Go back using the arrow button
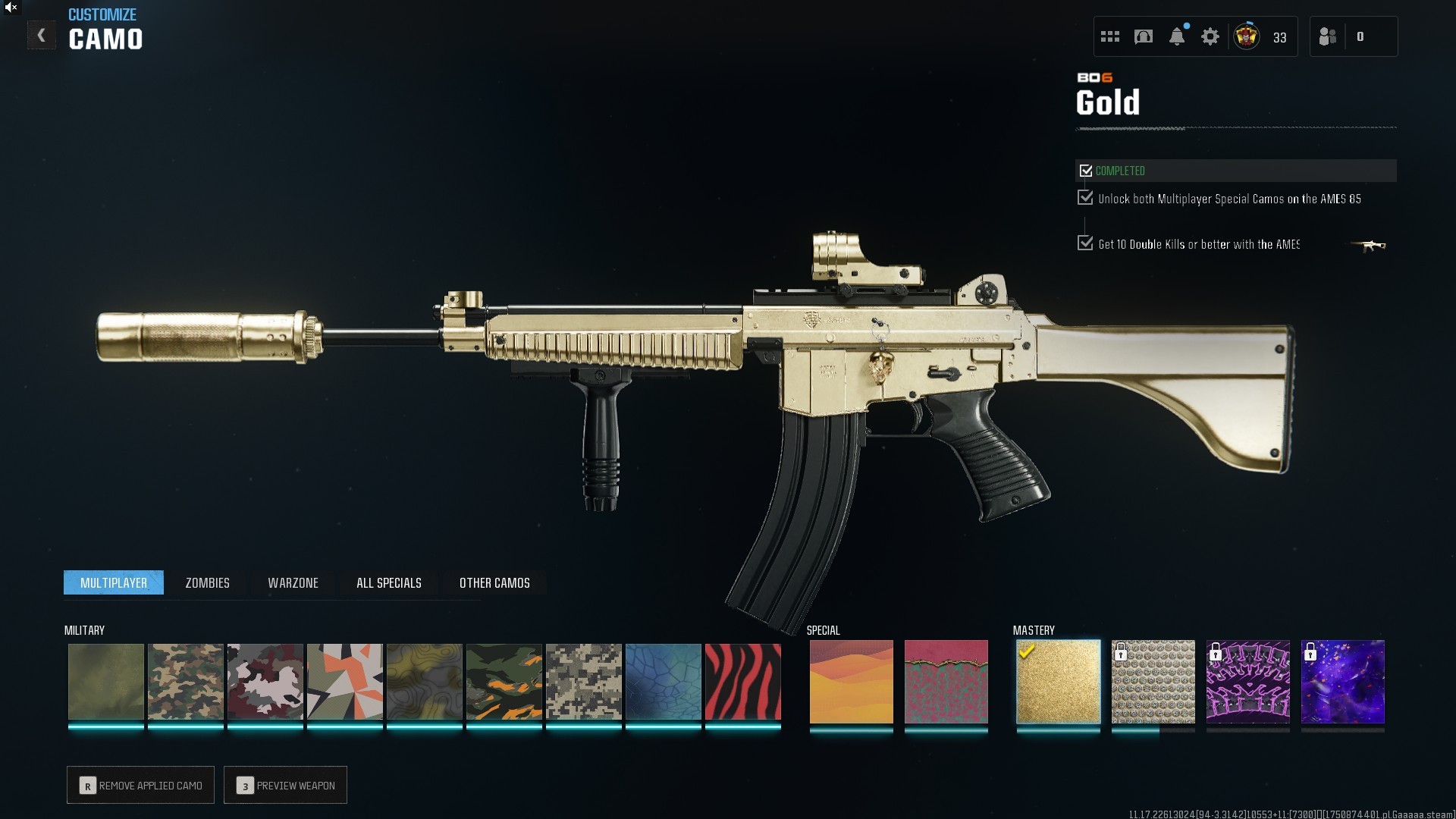This screenshot has height=819, width=1456. pyautogui.click(x=42, y=36)
